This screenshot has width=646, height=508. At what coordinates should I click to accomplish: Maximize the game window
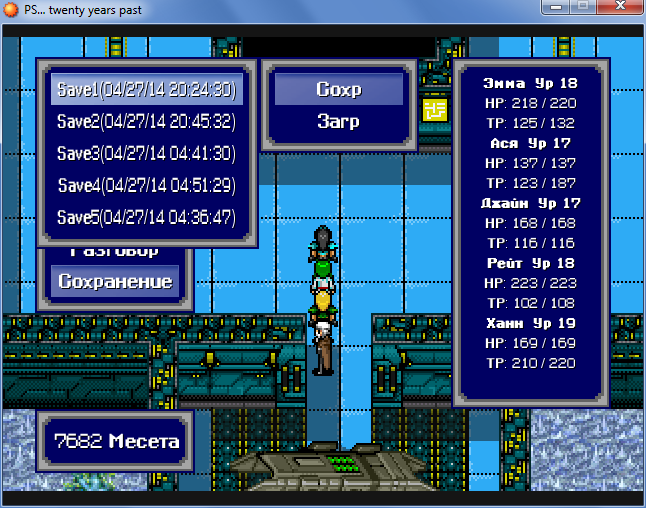coord(579,7)
